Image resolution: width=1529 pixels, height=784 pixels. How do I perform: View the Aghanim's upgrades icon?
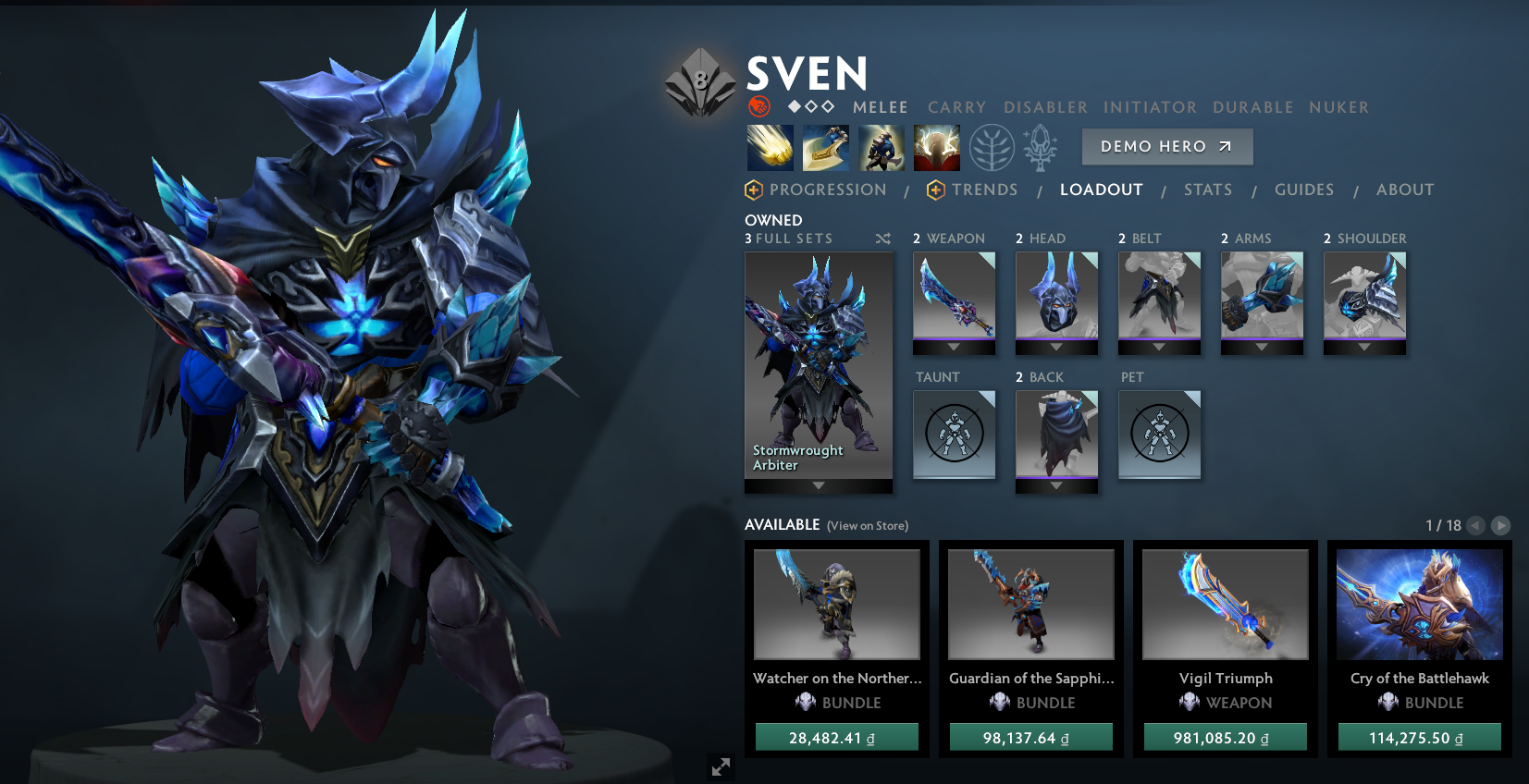click(x=1039, y=148)
